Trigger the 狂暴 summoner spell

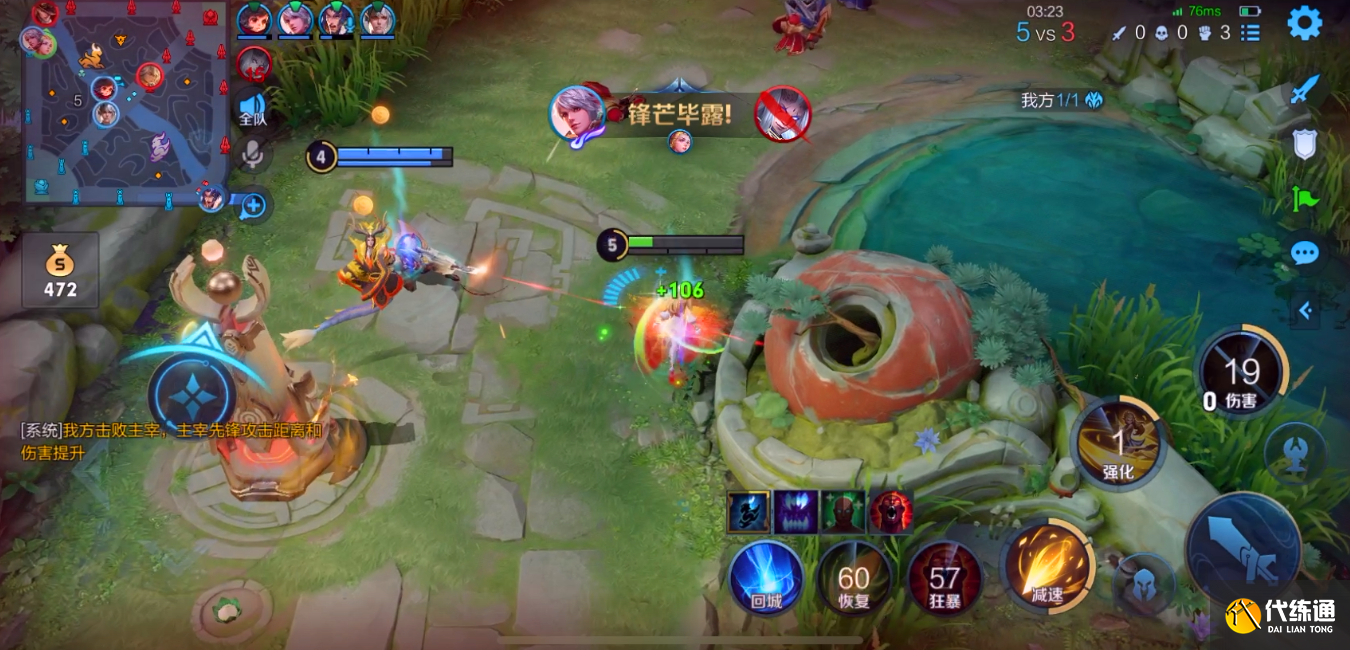[944, 580]
